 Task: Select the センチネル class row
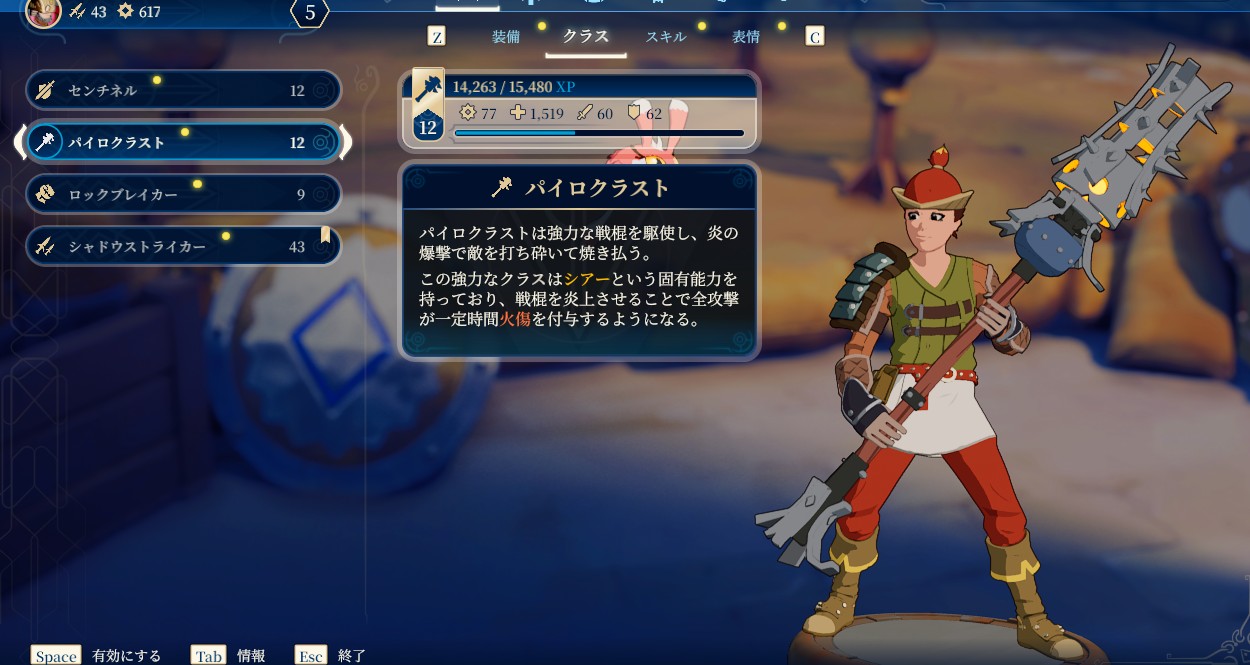coord(182,90)
